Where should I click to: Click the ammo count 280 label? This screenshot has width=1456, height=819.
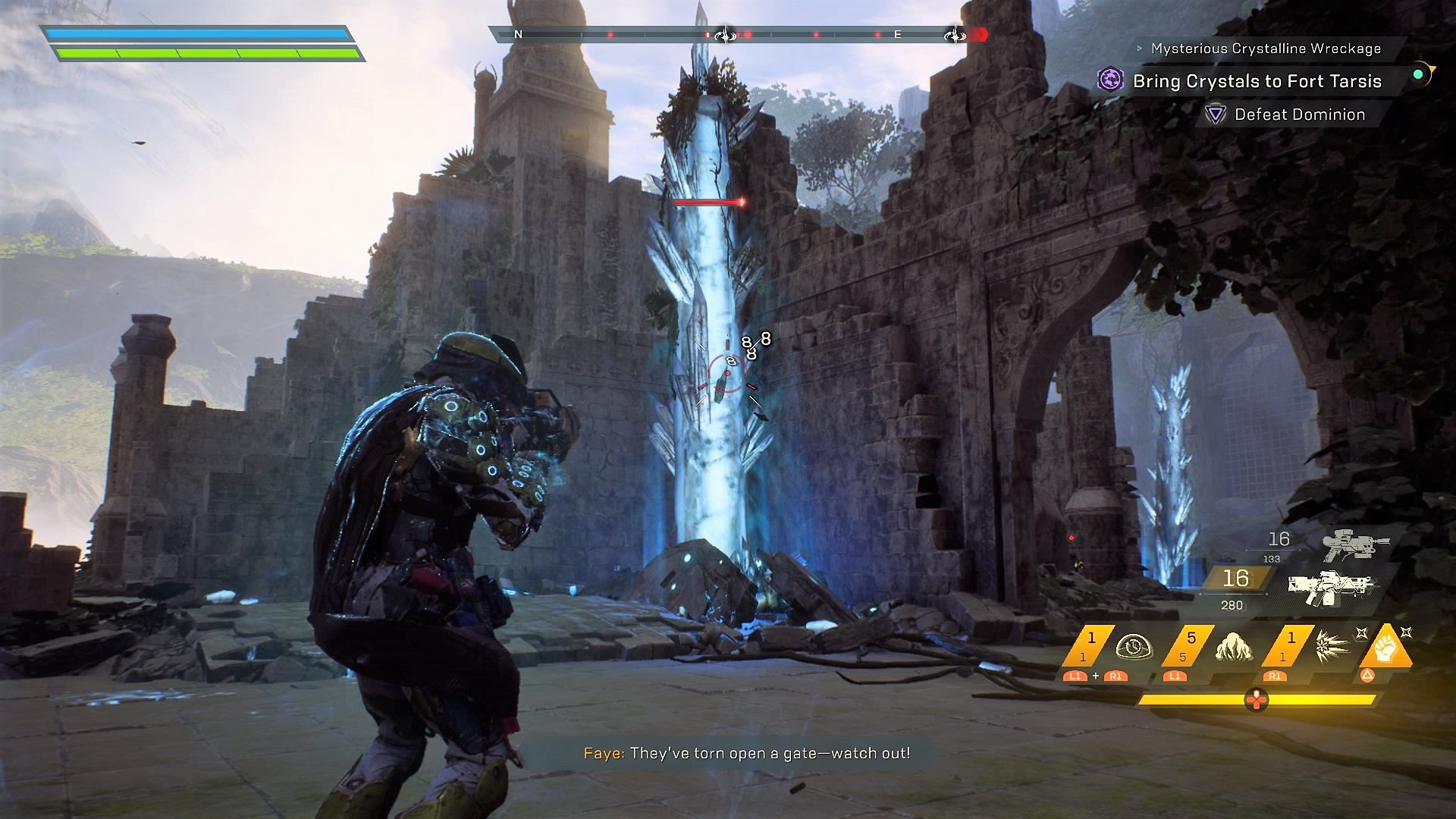tap(1231, 605)
